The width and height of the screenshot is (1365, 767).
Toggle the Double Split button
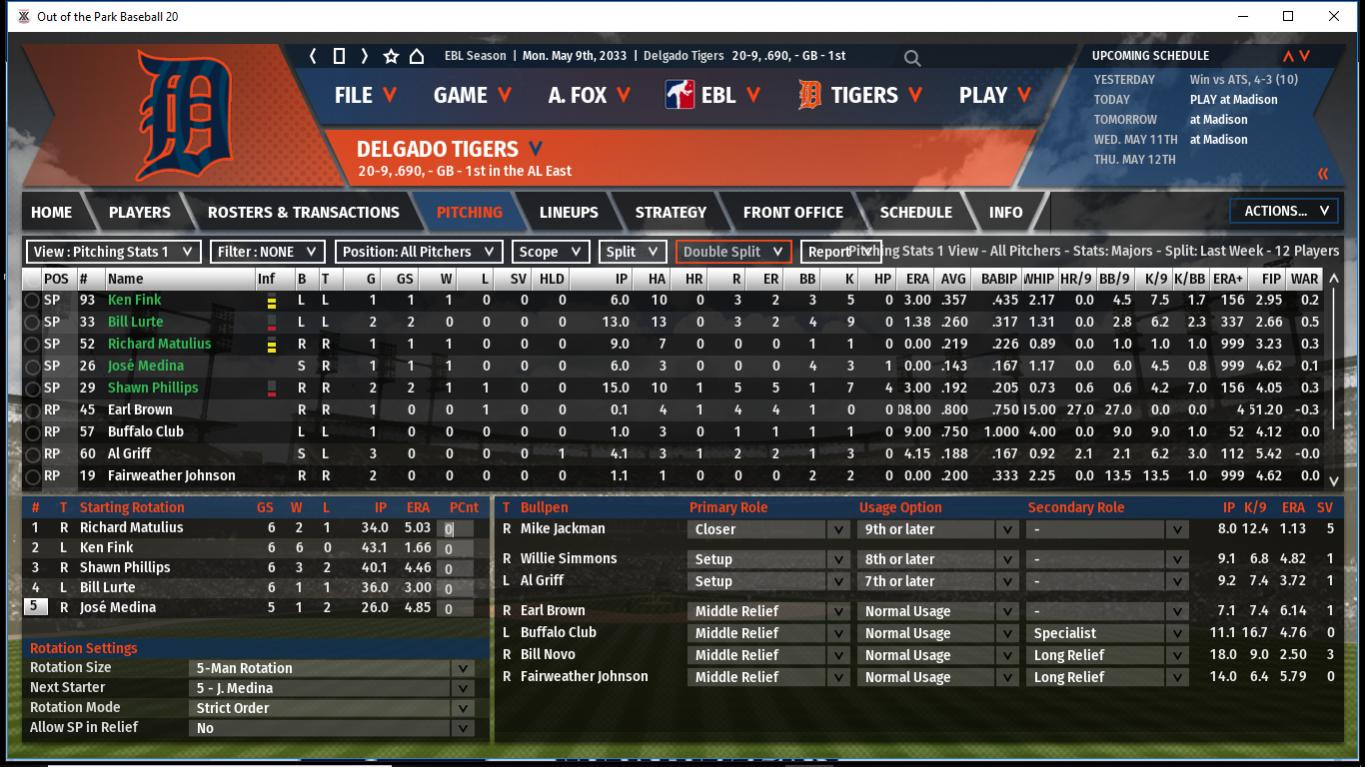[x=733, y=252]
